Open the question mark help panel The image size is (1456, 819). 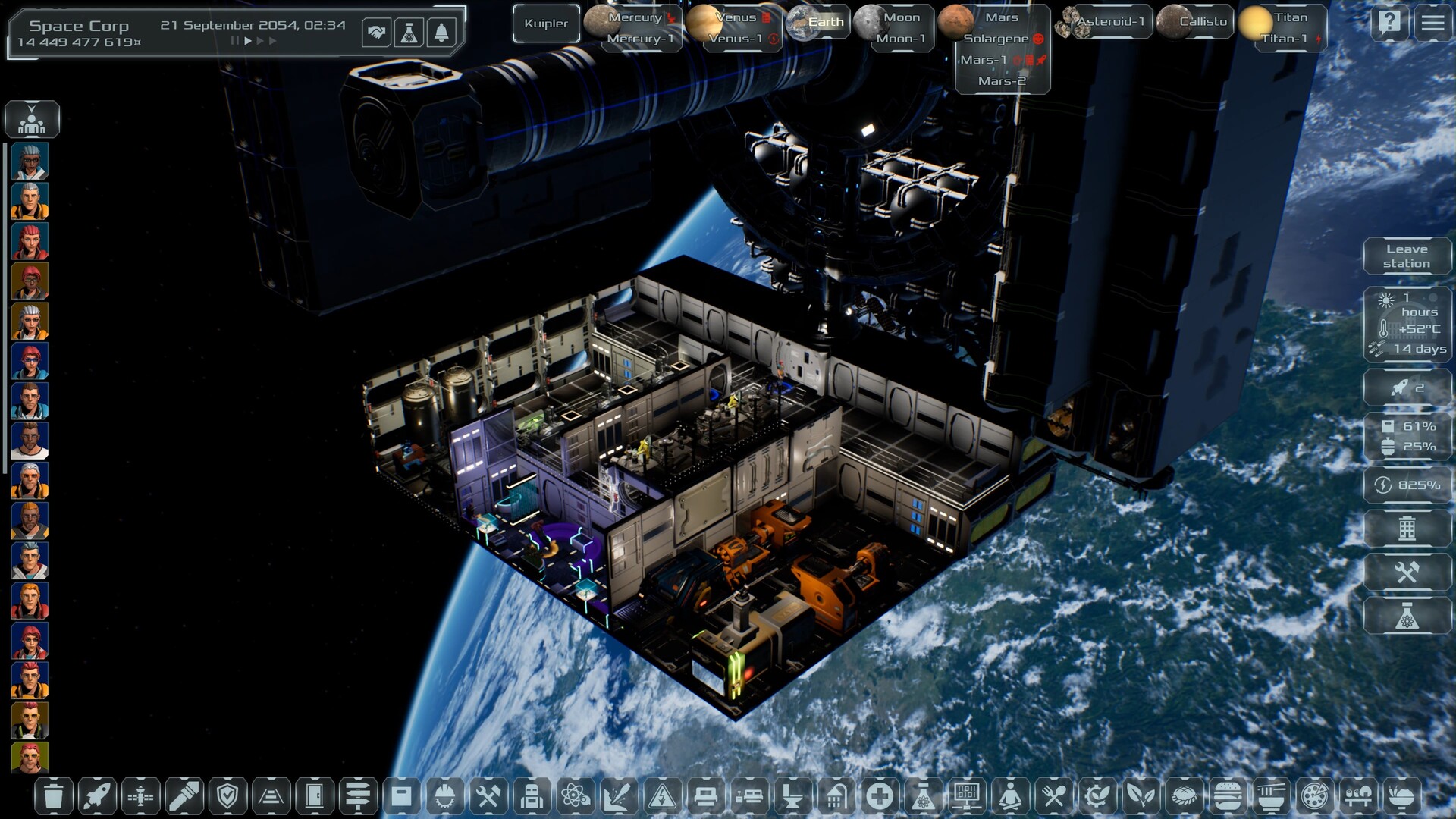[x=1389, y=23]
